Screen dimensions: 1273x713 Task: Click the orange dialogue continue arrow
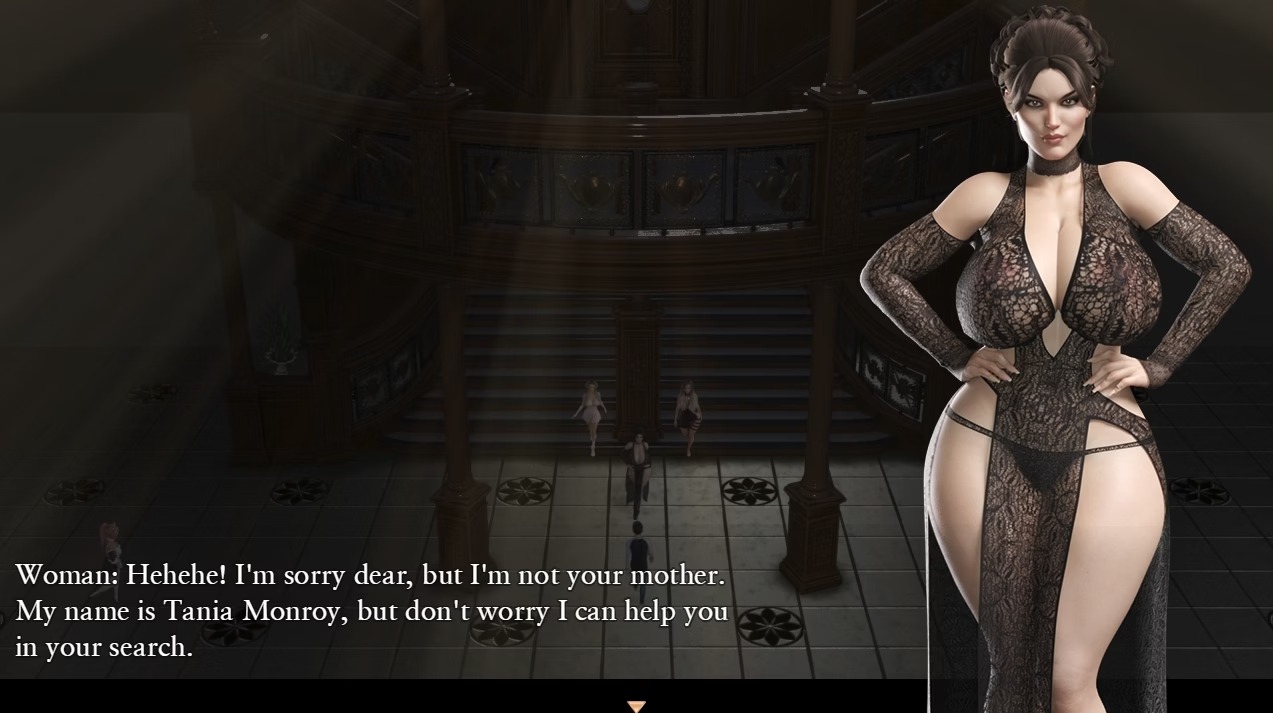(636, 706)
